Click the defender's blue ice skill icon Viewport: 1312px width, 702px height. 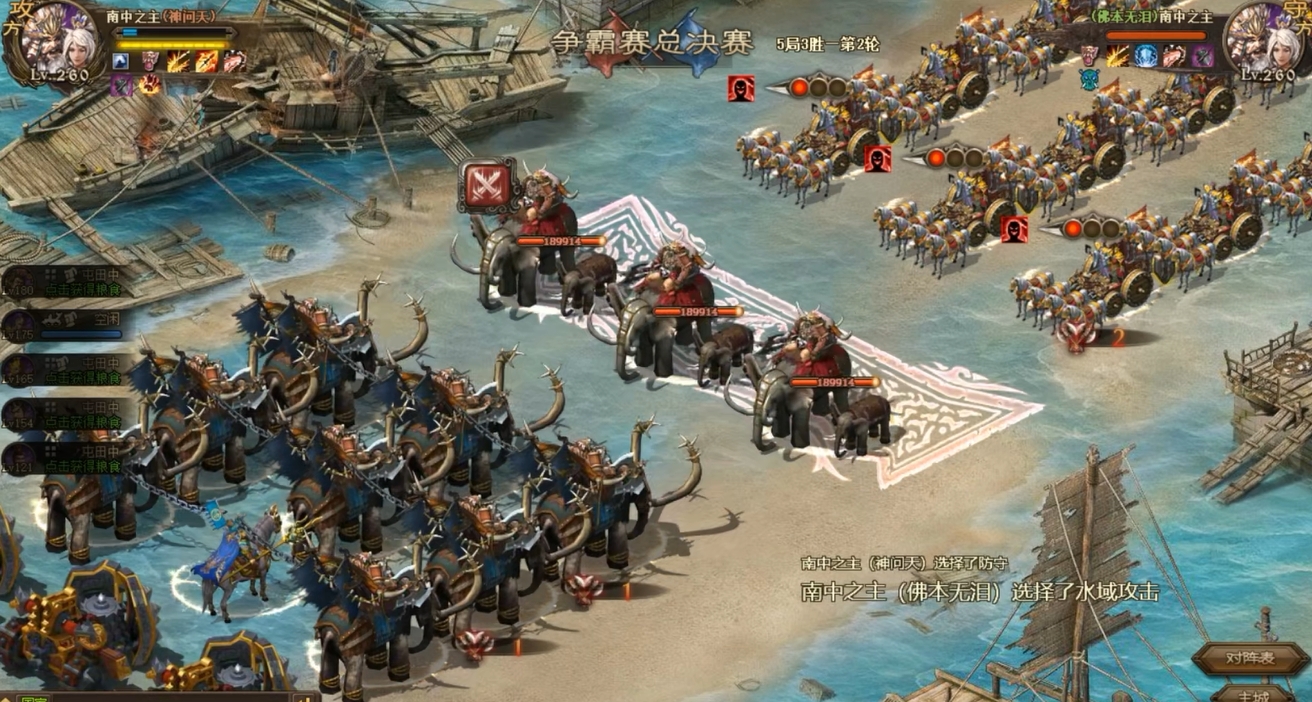click(1146, 56)
